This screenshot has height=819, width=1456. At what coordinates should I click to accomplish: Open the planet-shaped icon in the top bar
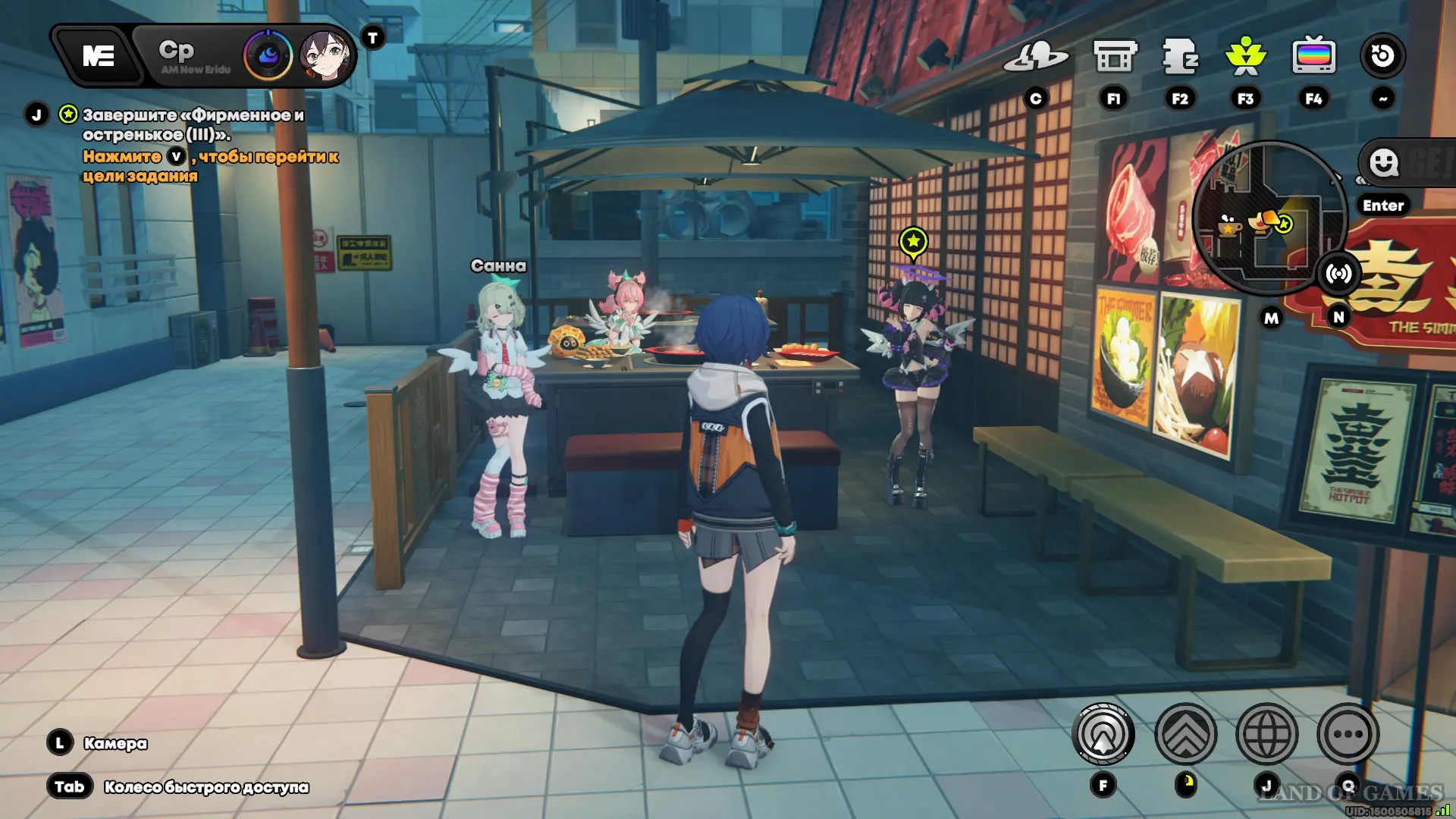(1035, 56)
